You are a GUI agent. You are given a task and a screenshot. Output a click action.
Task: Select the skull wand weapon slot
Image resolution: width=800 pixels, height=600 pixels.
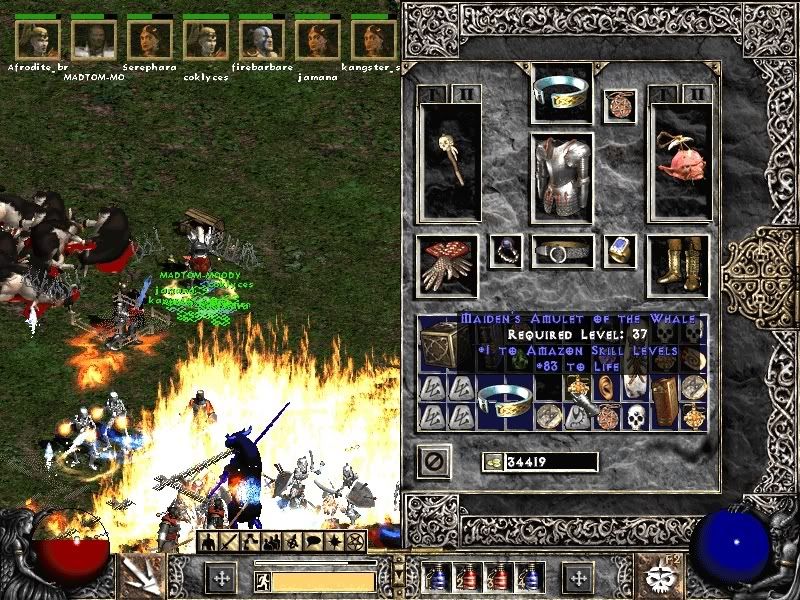tap(449, 162)
